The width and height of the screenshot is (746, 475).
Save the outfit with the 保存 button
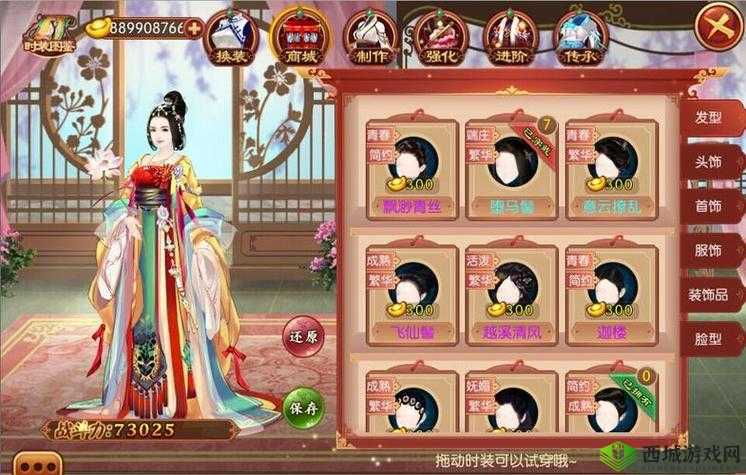304,408
